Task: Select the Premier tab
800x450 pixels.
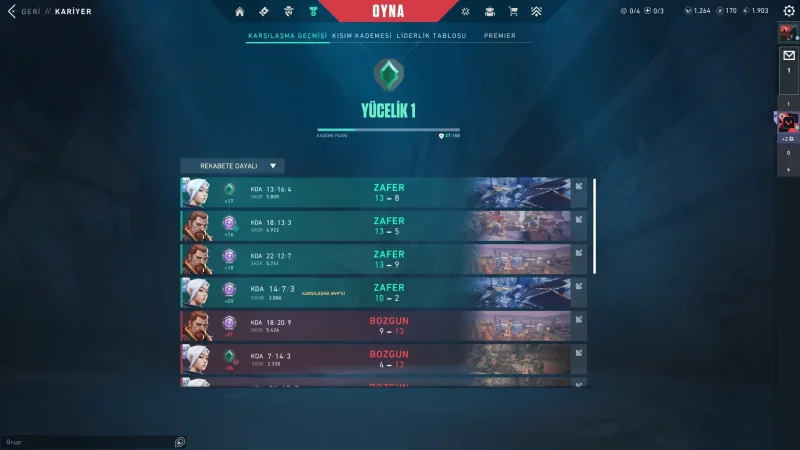Action: pyautogui.click(x=500, y=35)
